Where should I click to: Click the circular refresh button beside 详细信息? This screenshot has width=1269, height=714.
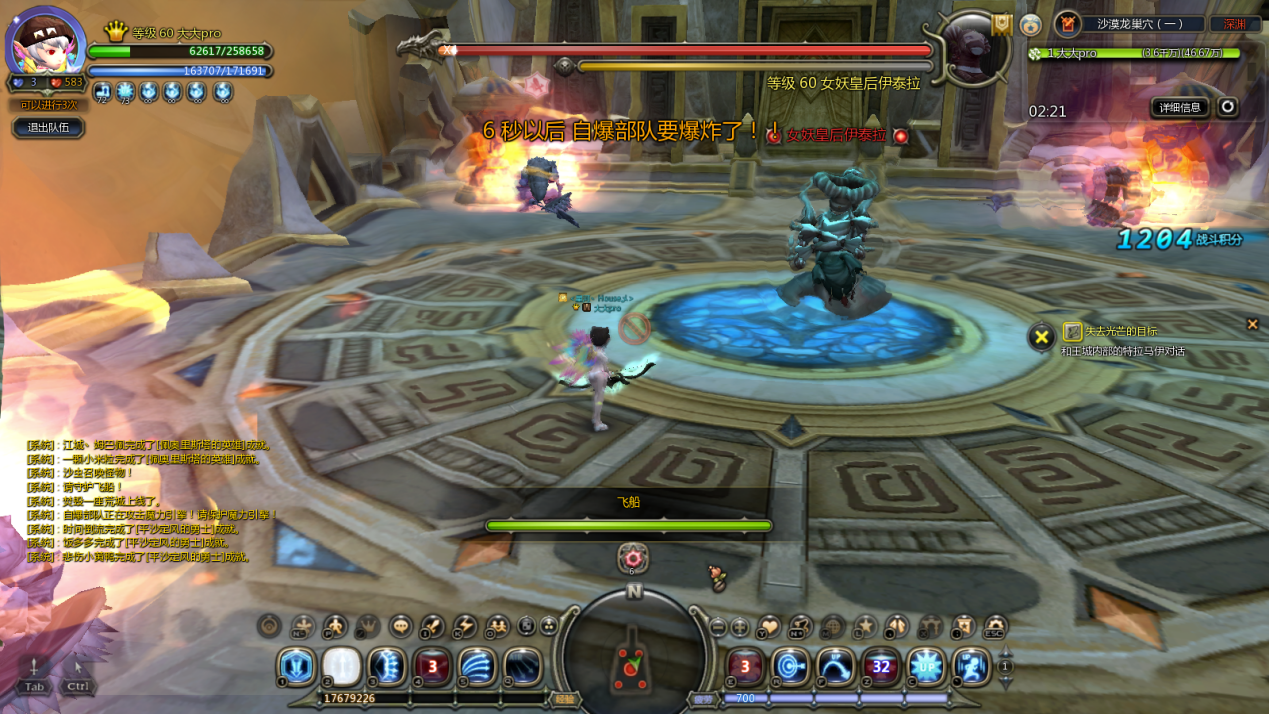point(1228,107)
